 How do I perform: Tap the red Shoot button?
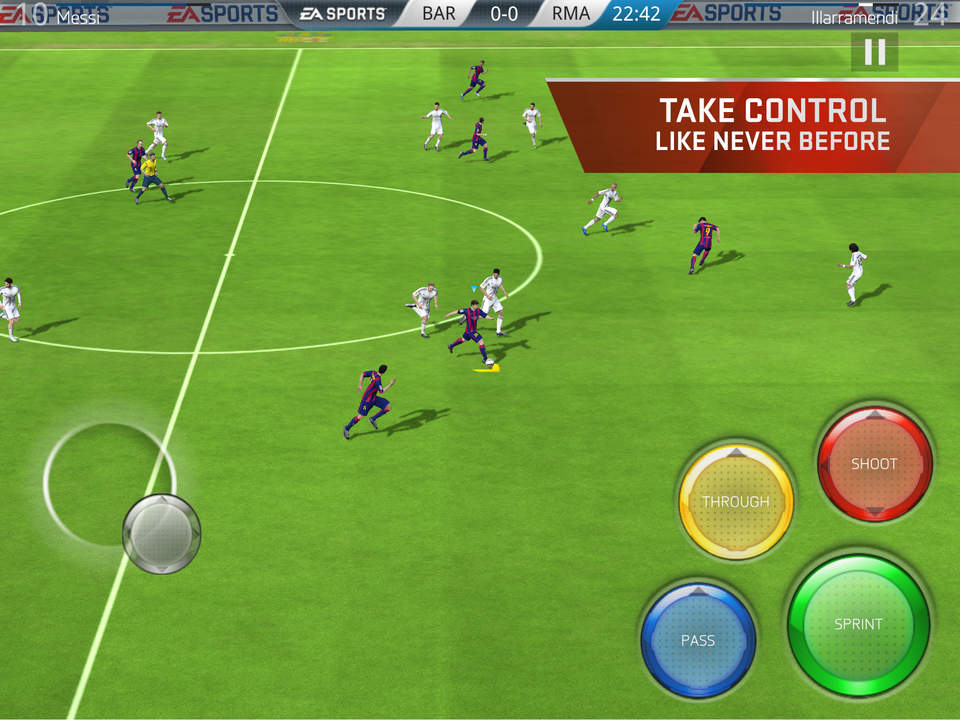[874, 464]
